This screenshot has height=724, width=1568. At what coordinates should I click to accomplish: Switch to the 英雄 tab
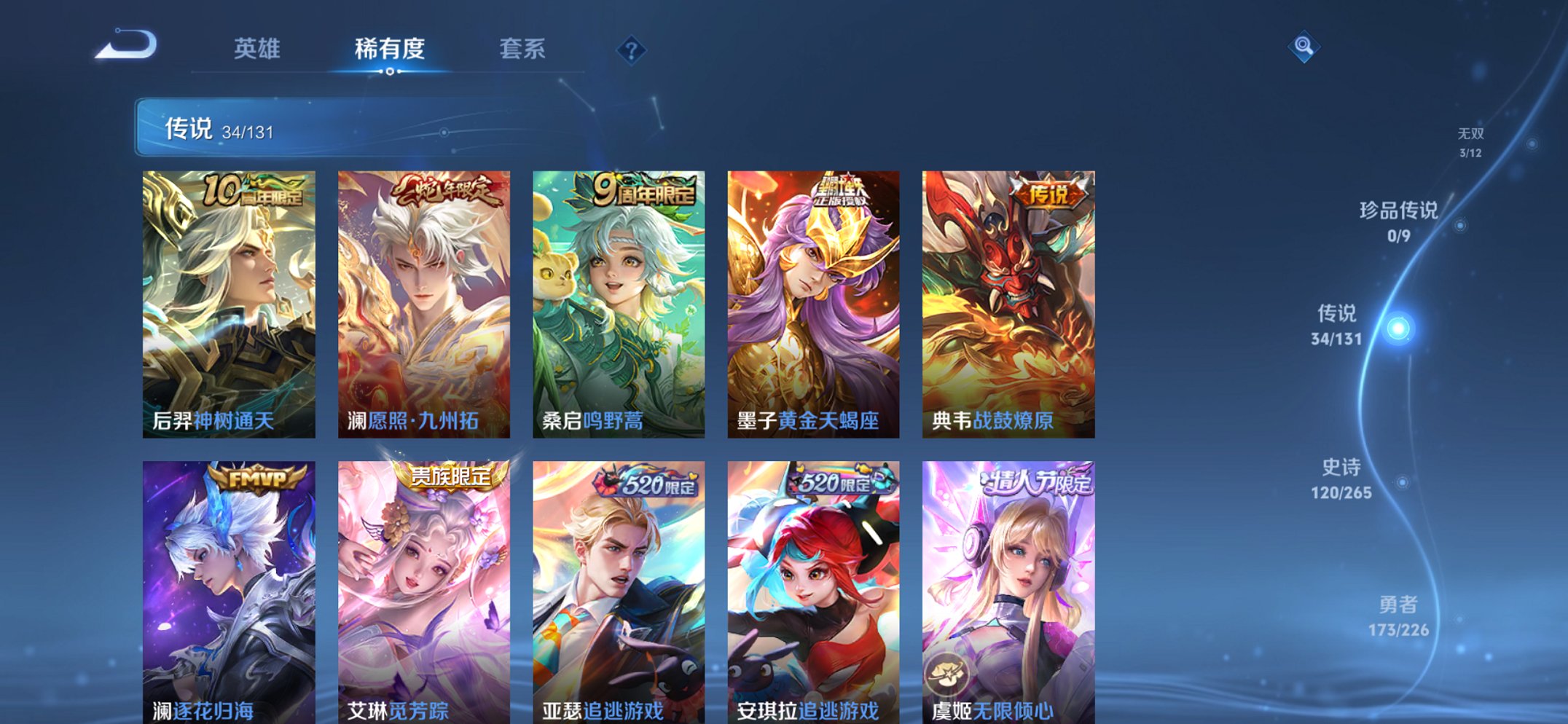(255, 50)
